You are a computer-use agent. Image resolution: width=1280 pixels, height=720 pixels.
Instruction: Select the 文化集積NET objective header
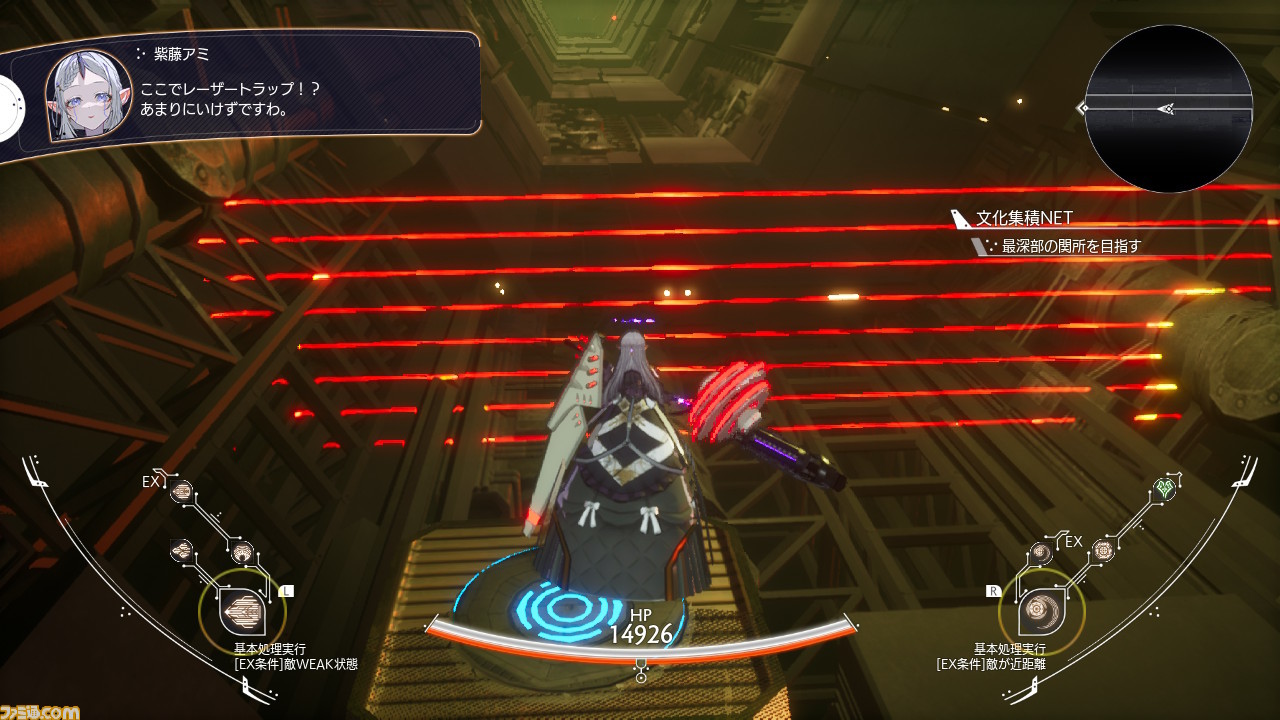coord(1024,217)
